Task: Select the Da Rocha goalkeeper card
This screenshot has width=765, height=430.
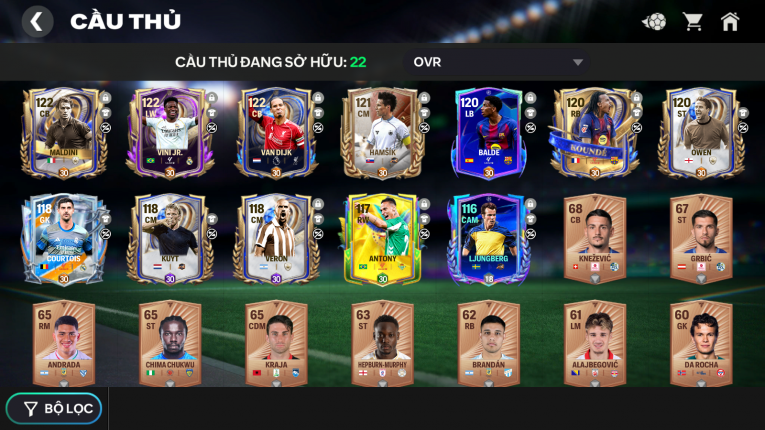Action: (700, 343)
